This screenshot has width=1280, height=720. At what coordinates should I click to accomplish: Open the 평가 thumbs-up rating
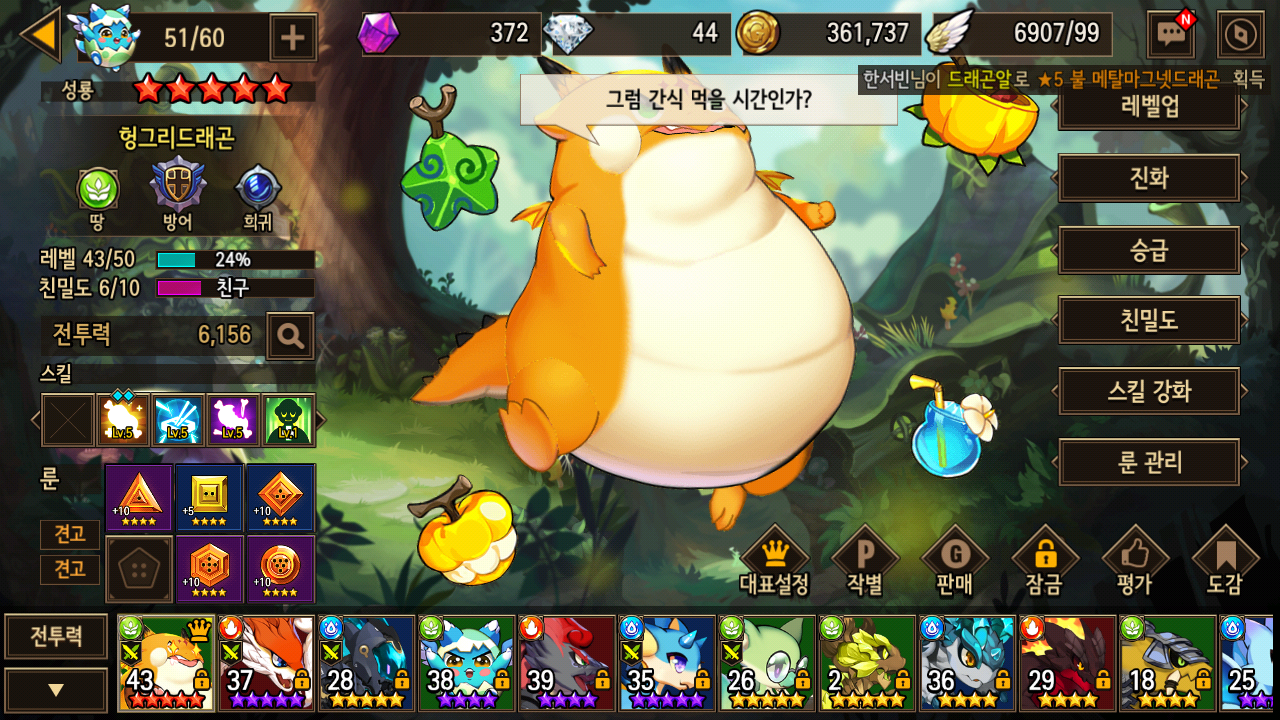coord(1135,562)
